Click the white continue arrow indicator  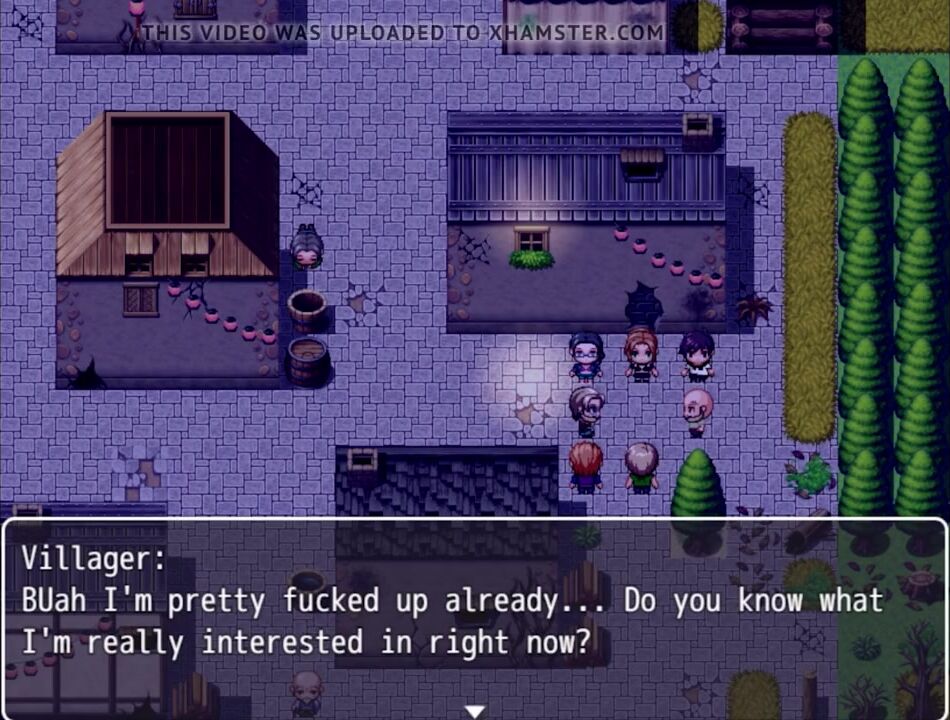475,711
